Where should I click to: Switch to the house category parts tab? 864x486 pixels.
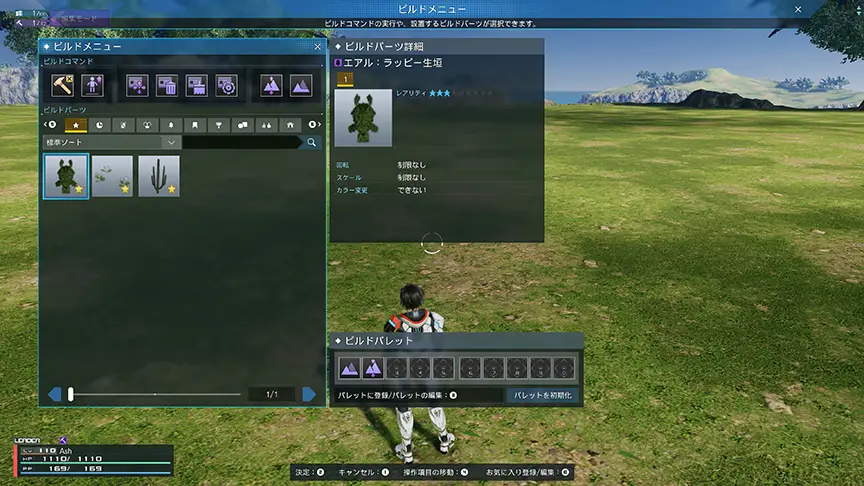(x=290, y=125)
